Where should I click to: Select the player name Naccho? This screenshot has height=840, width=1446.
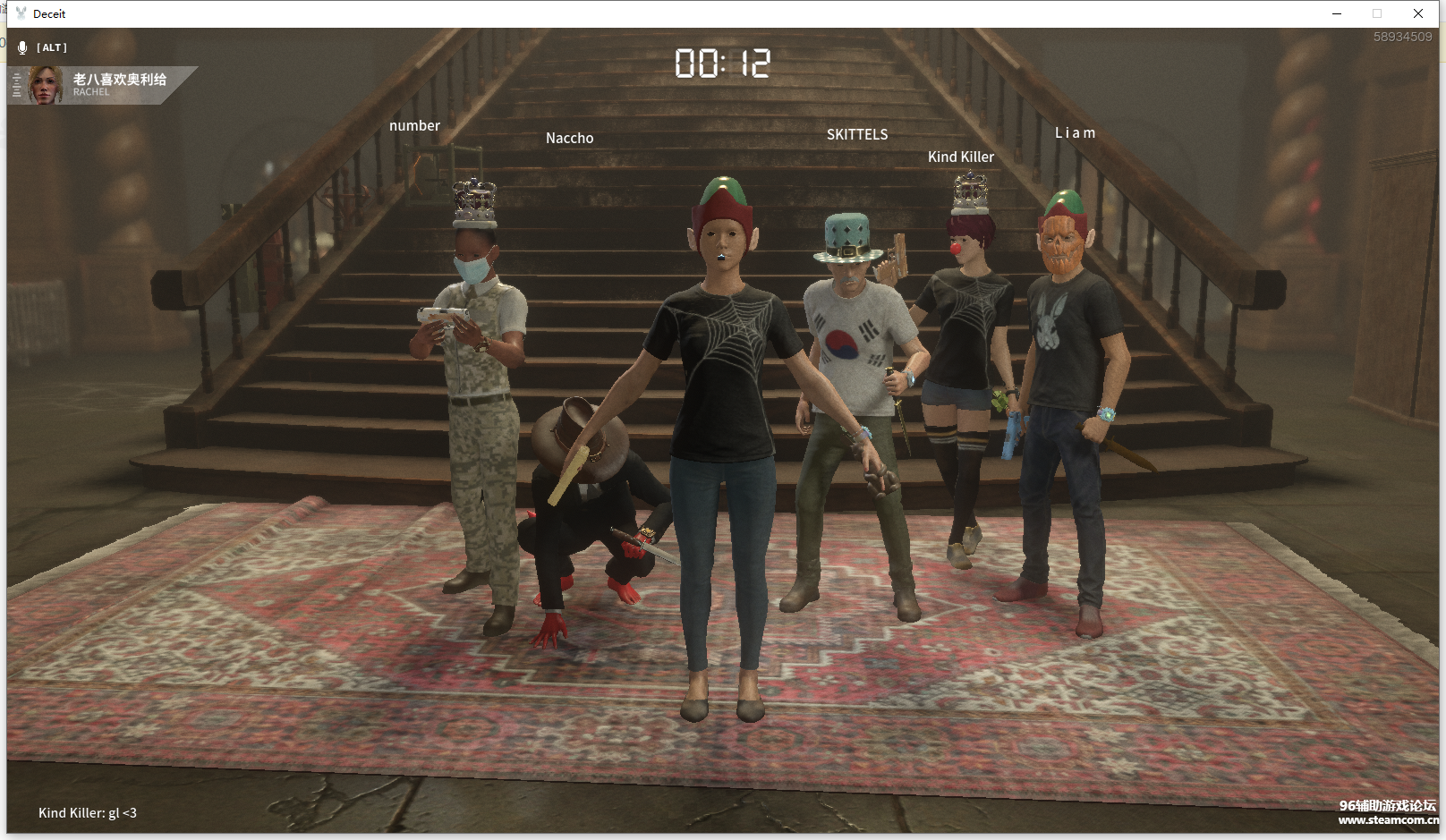click(570, 138)
